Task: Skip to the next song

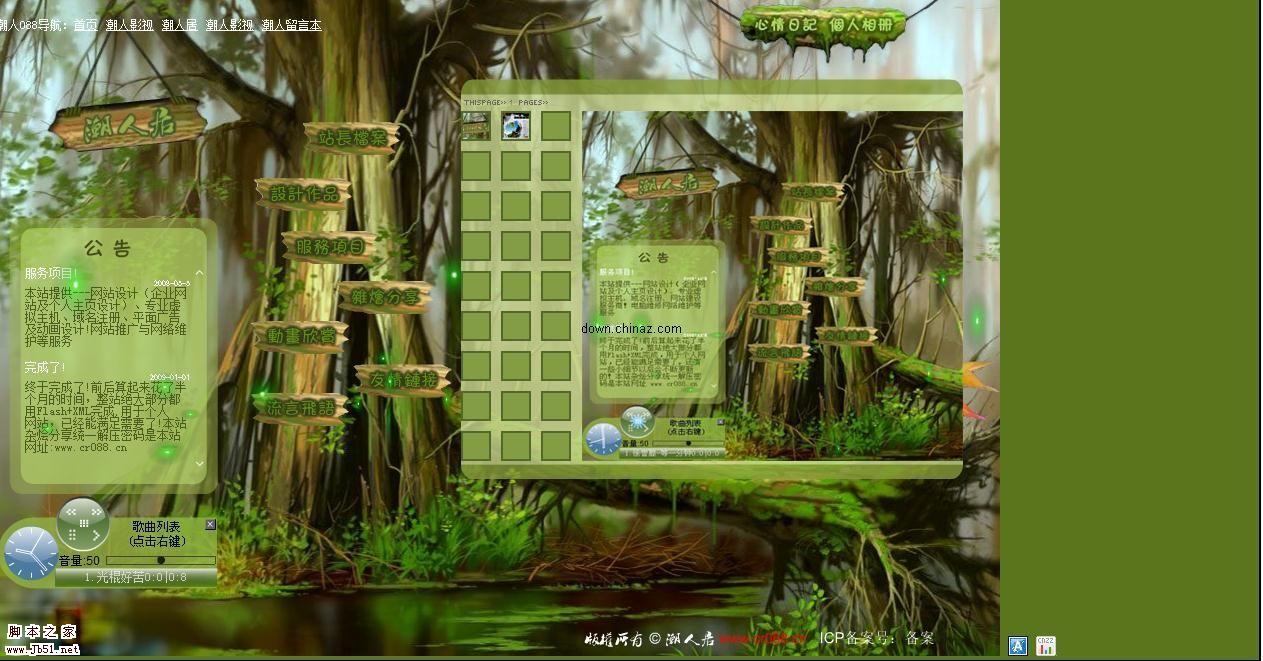Action: pyautogui.click(x=97, y=512)
